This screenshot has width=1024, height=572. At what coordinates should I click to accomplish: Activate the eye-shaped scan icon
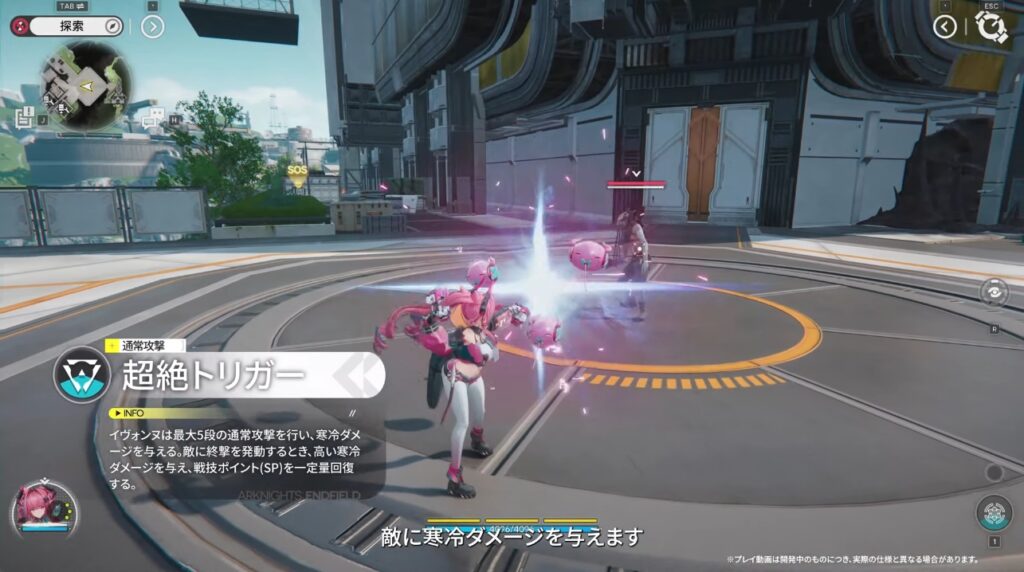click(994, 293)
